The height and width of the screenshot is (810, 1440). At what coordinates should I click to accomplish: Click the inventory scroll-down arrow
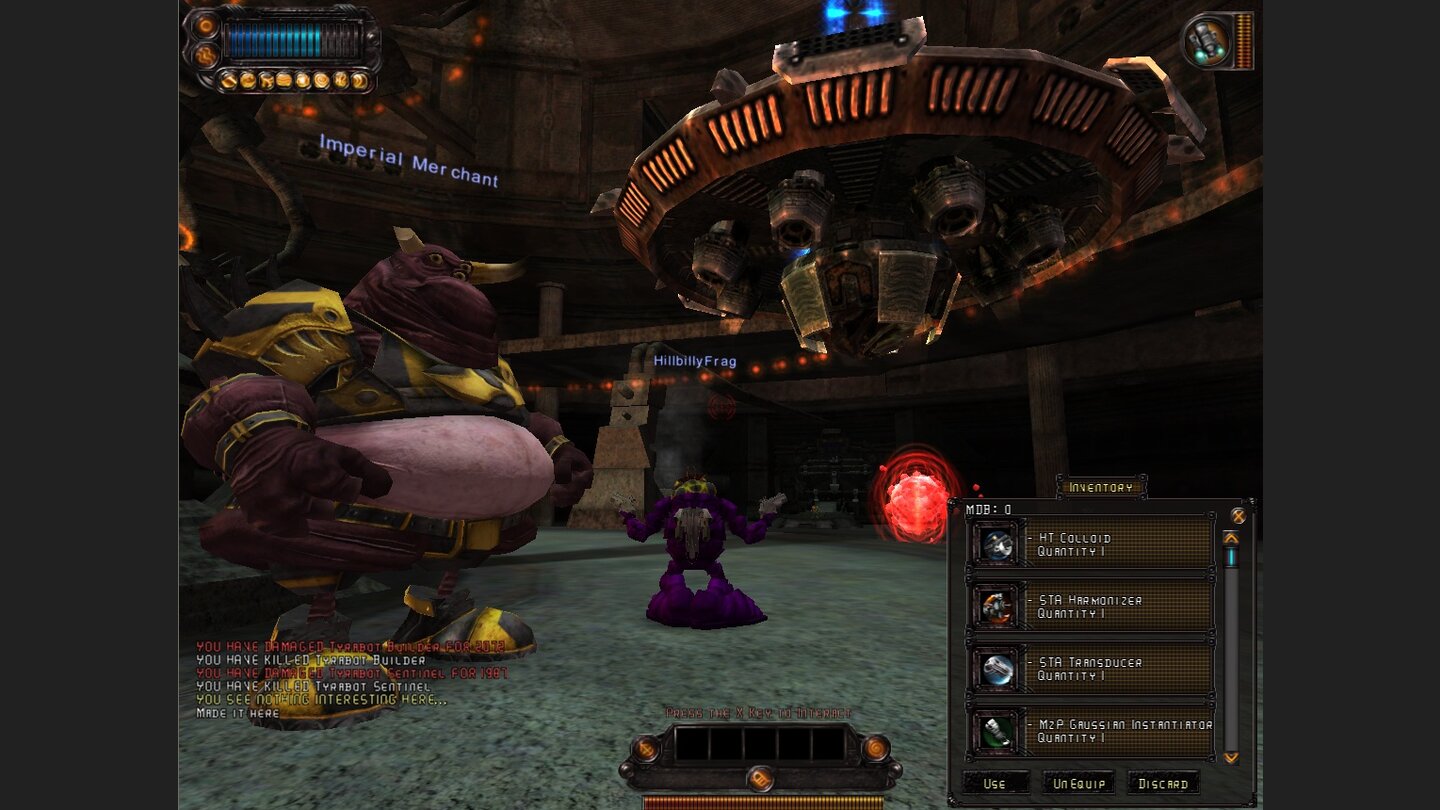click(1231, 758)
